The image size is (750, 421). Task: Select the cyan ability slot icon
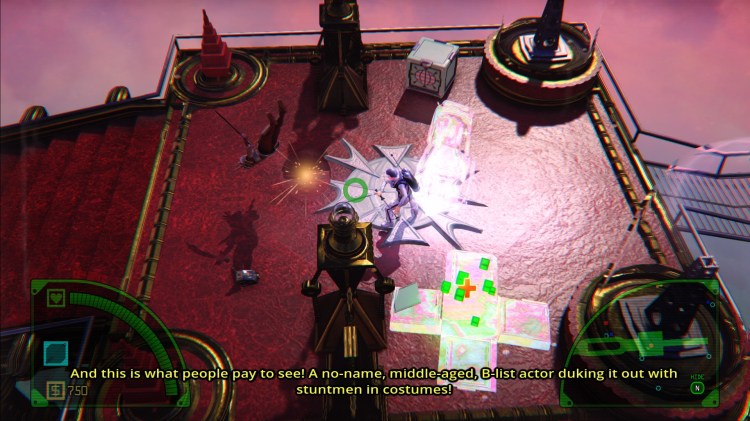click(56, 352)
